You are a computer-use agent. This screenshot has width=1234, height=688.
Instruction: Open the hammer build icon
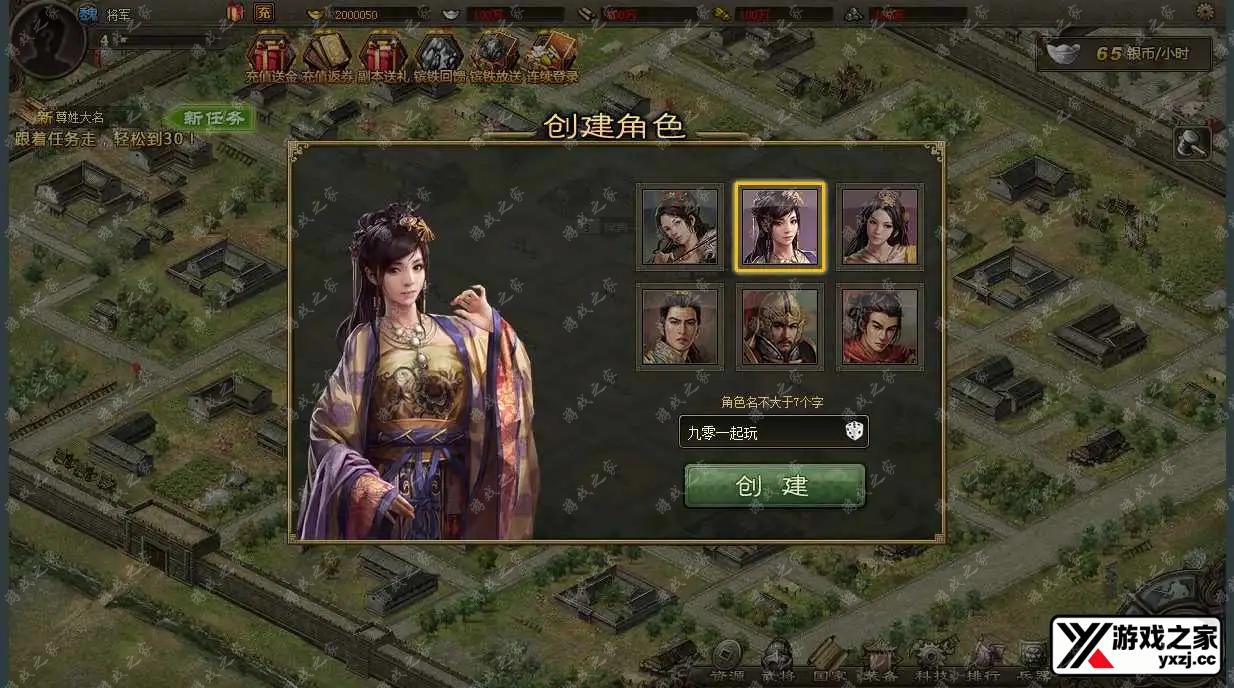[x=1192, y=143]
